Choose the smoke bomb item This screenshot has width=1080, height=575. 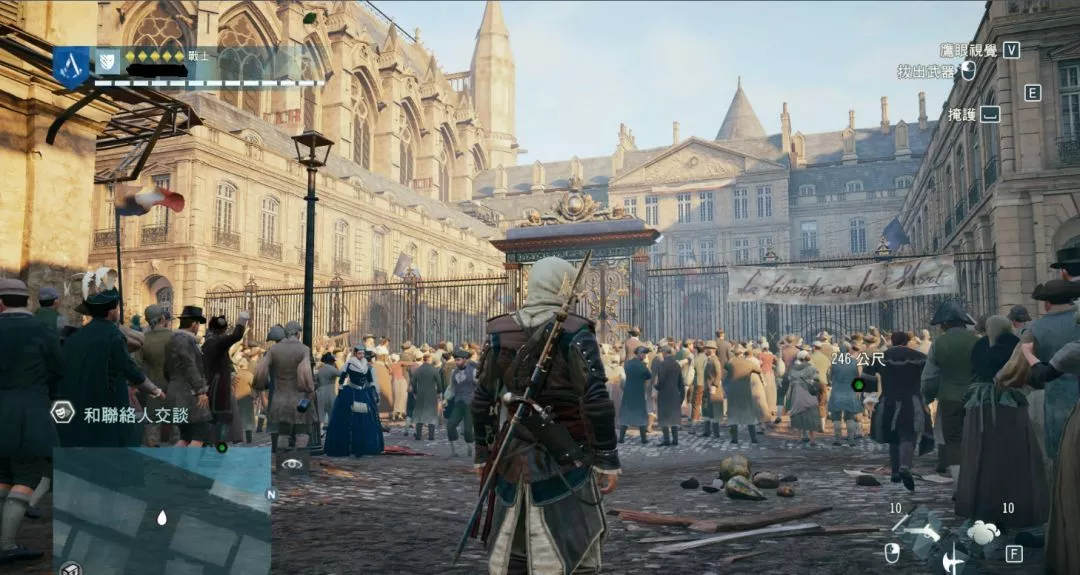pos(983,532)
